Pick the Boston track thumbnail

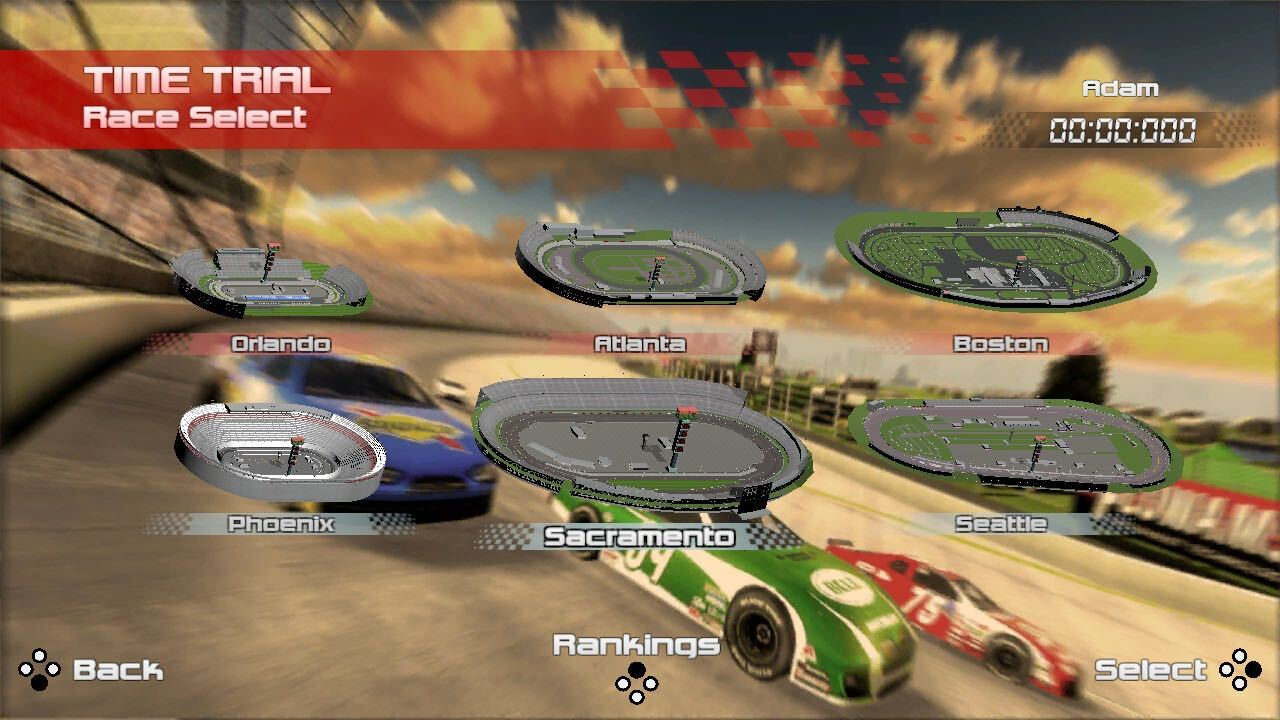pos(995,258)
